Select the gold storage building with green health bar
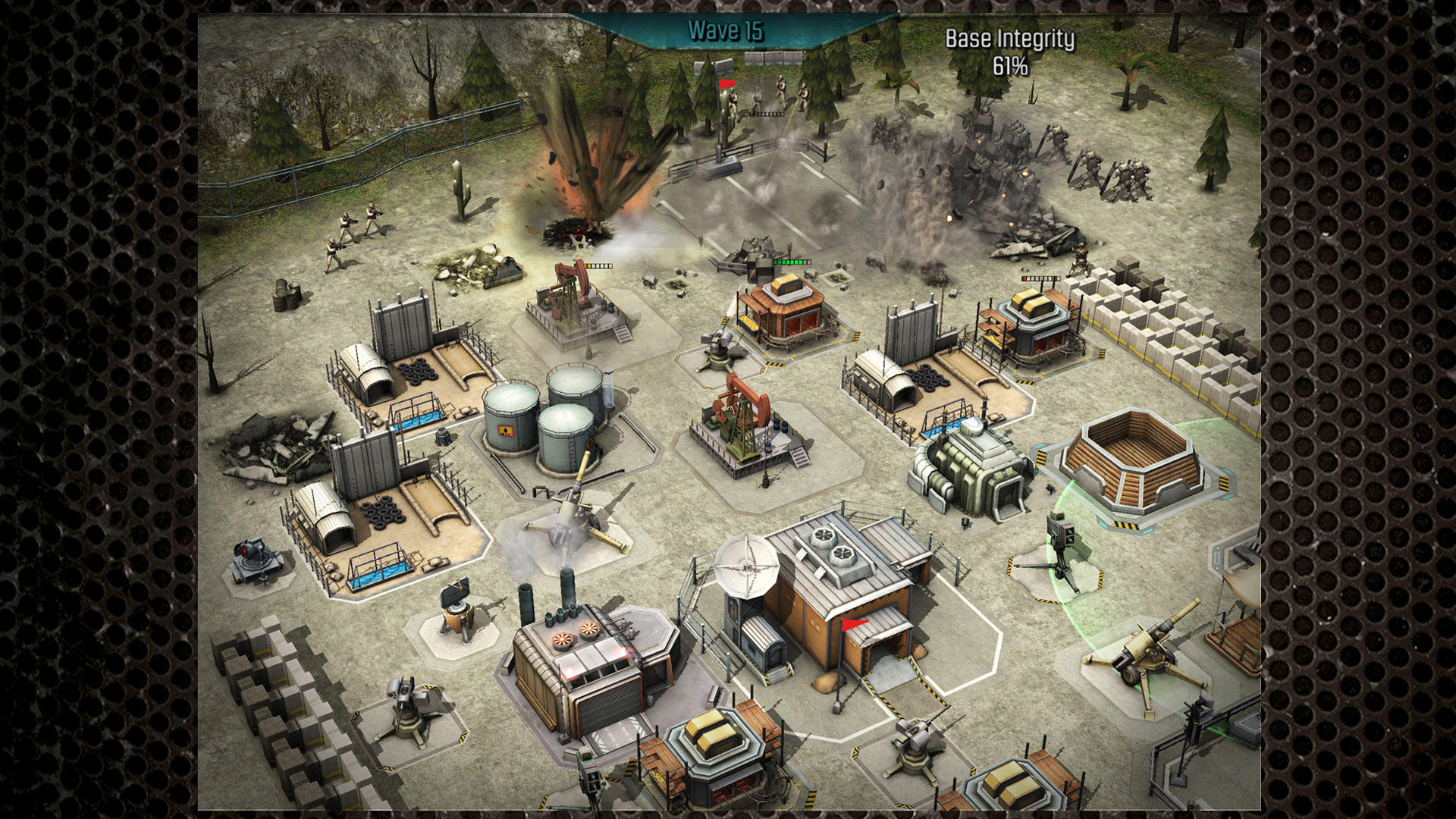This screenshot has width=1456, height=819. click(x=785, y=318)
